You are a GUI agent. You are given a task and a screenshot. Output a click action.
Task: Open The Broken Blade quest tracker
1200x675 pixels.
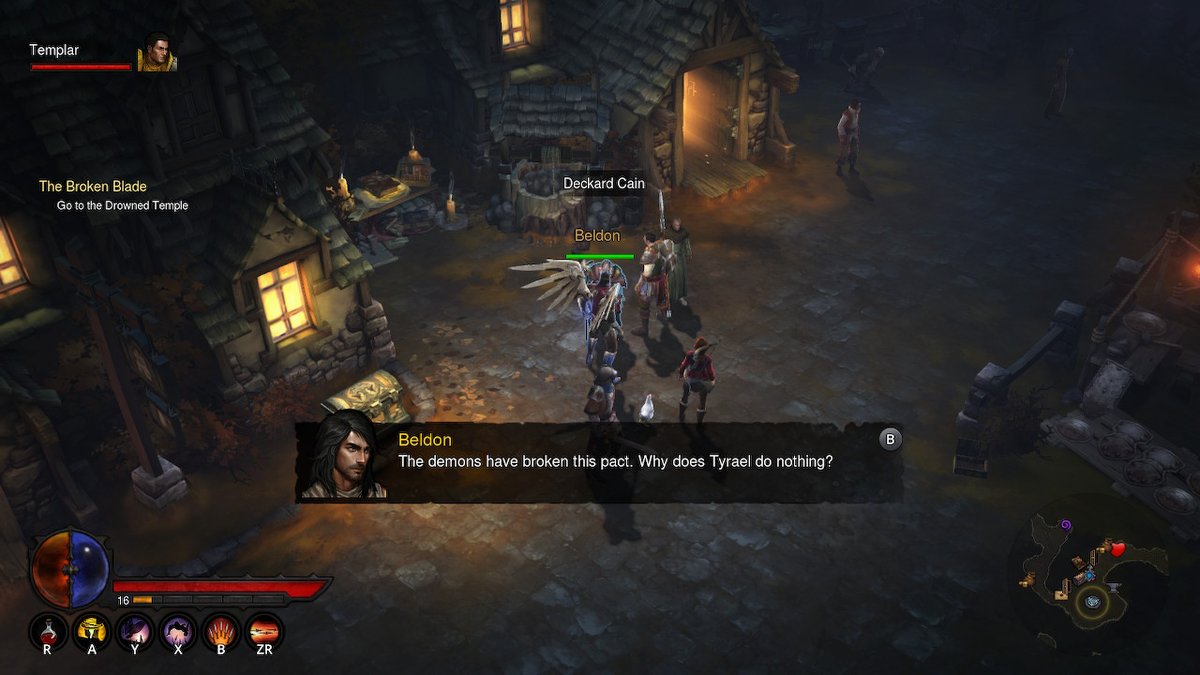93,186
